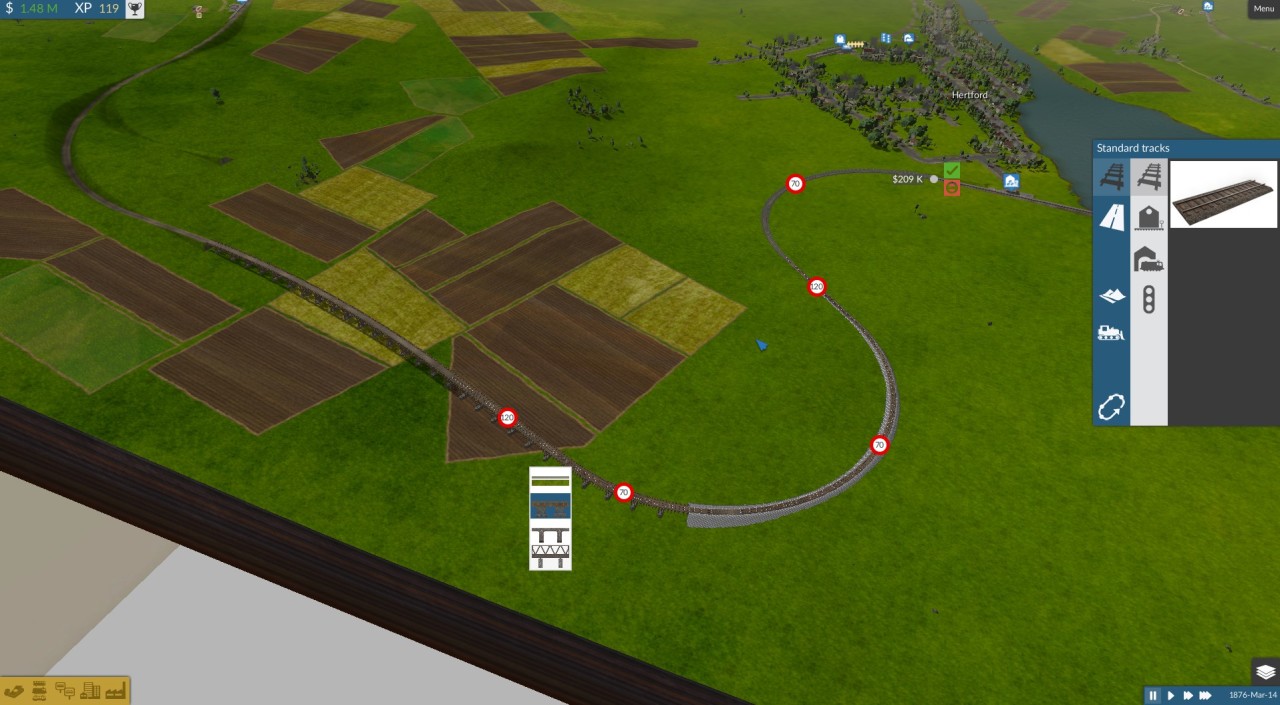
Task: Select the train station build option
Action: (1149, 217)
